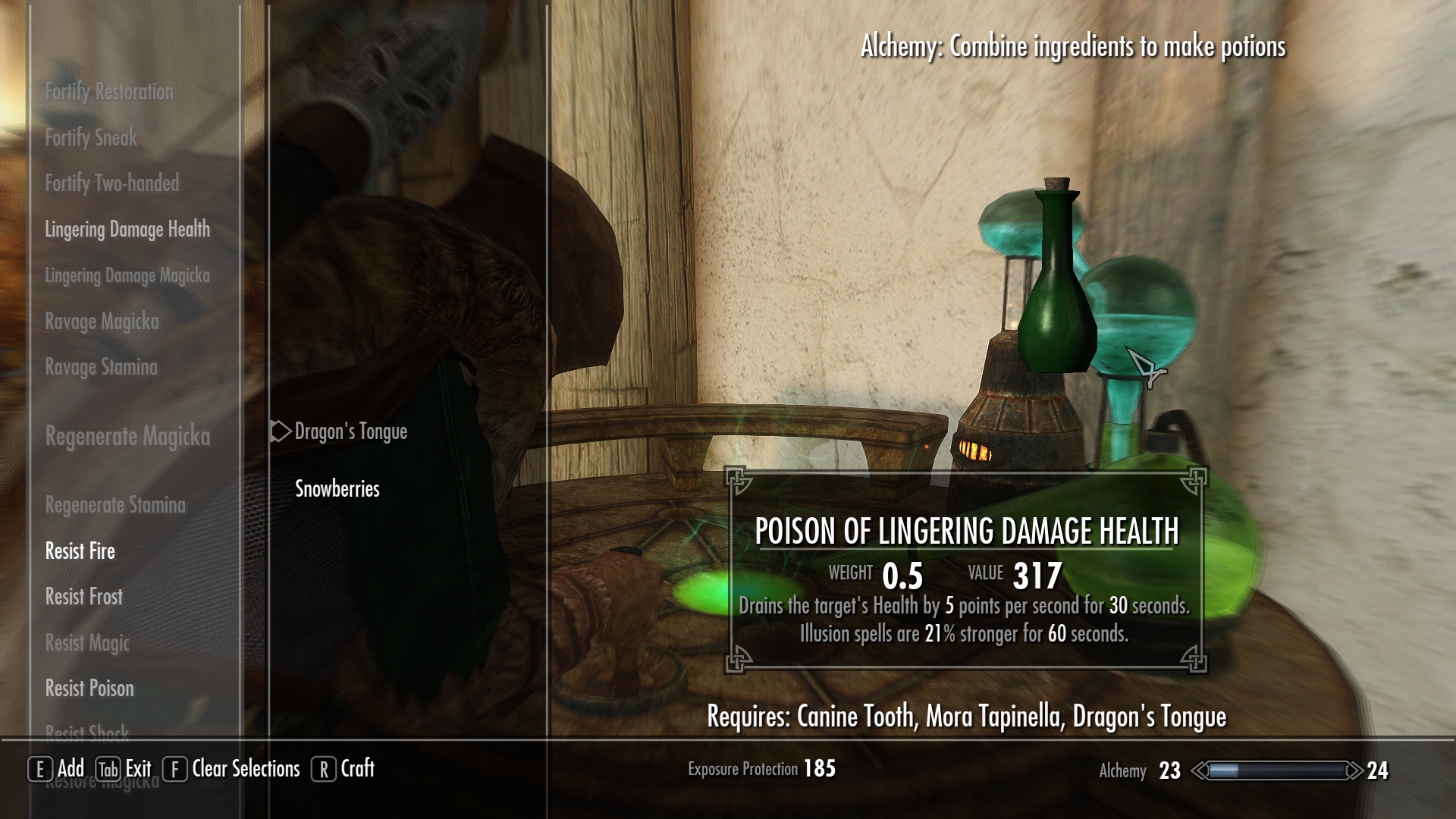The height and width of the screenshot is (819, 1456).
Task: Choose Fortify Sneak in the effects list
Action: pos(91,138)
